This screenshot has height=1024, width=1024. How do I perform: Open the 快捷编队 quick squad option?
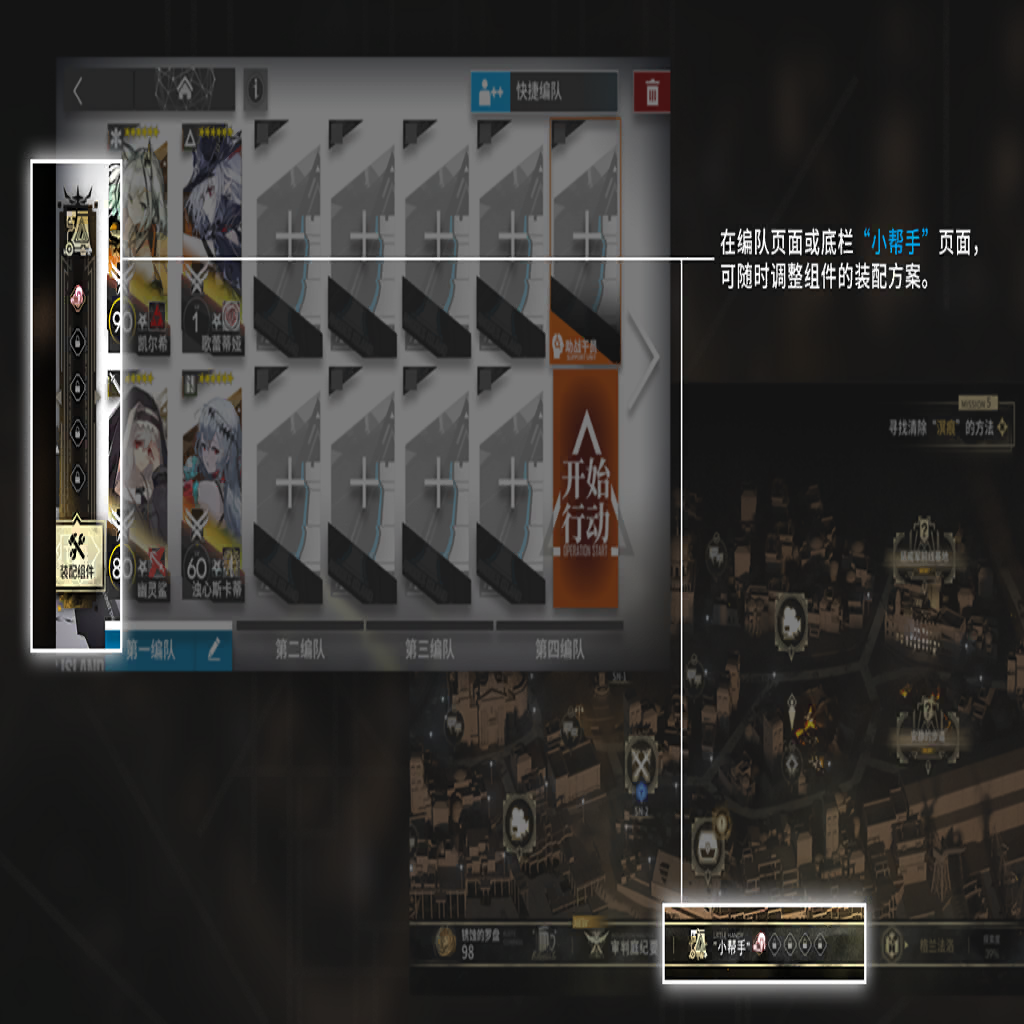pos(543,93)
